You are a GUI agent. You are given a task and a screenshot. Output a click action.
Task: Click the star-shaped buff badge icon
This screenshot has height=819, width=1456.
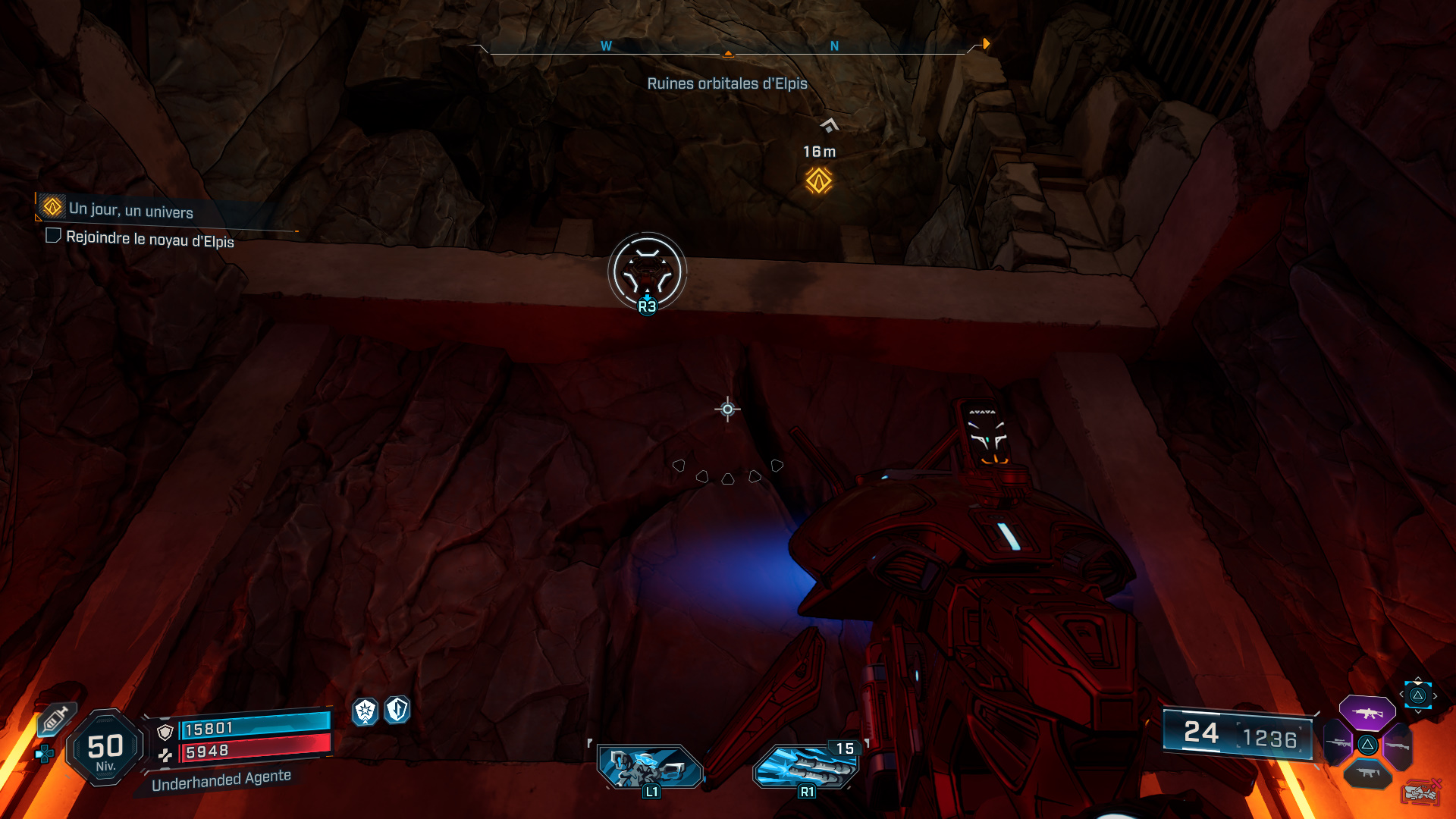[x=366, y=713]
